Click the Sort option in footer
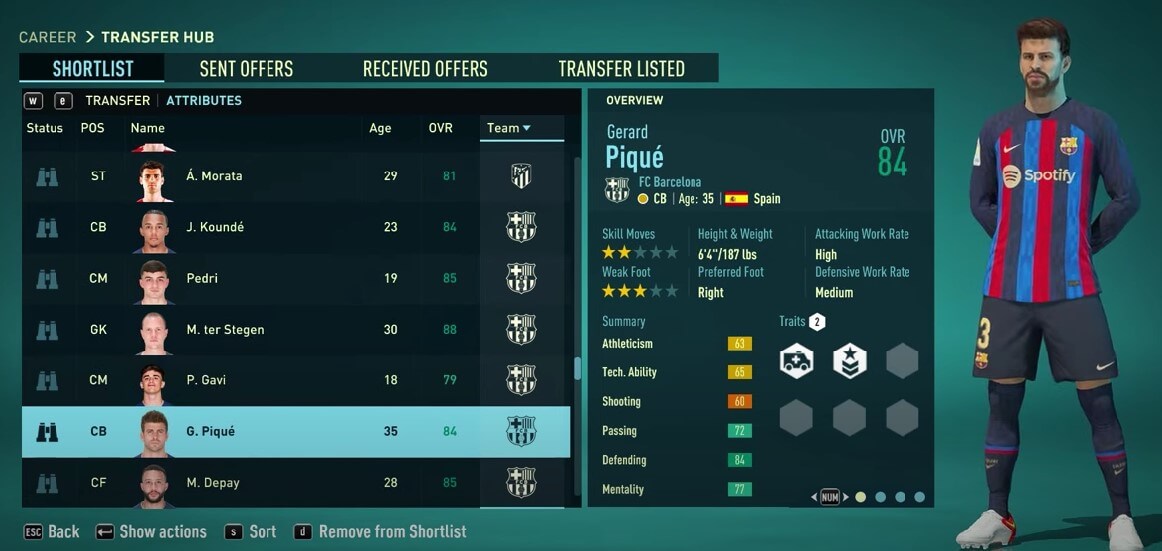This screenshot has width=1162, height=551. point(251,532)
